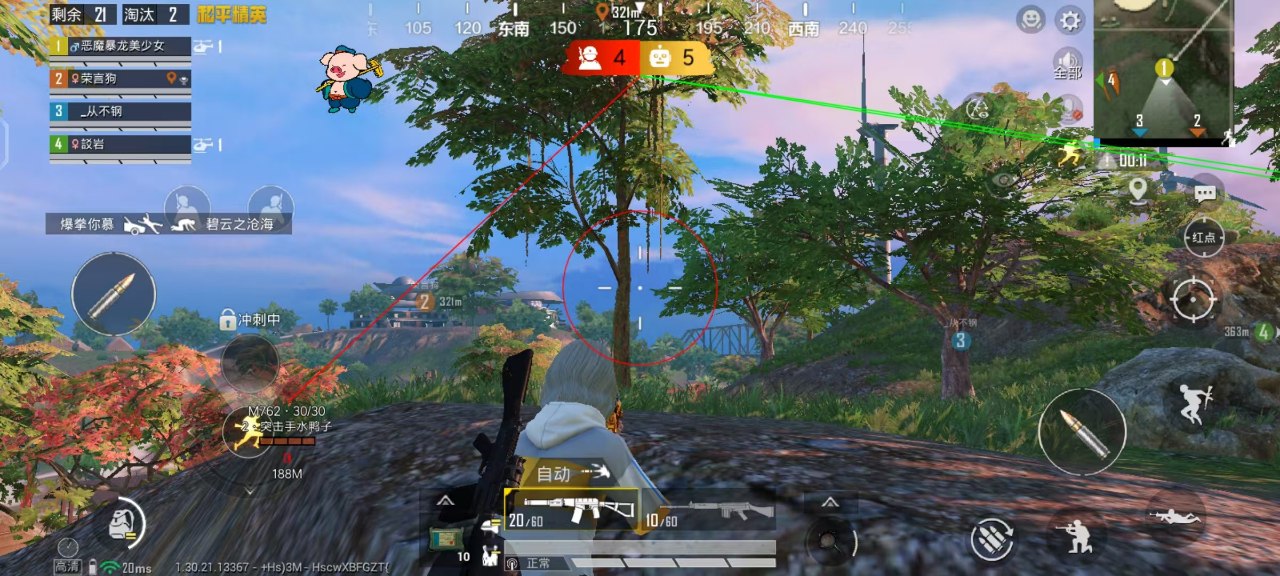Reload using the bullets reload button
The image size is (1280, 576).
[x=992, y=539]
